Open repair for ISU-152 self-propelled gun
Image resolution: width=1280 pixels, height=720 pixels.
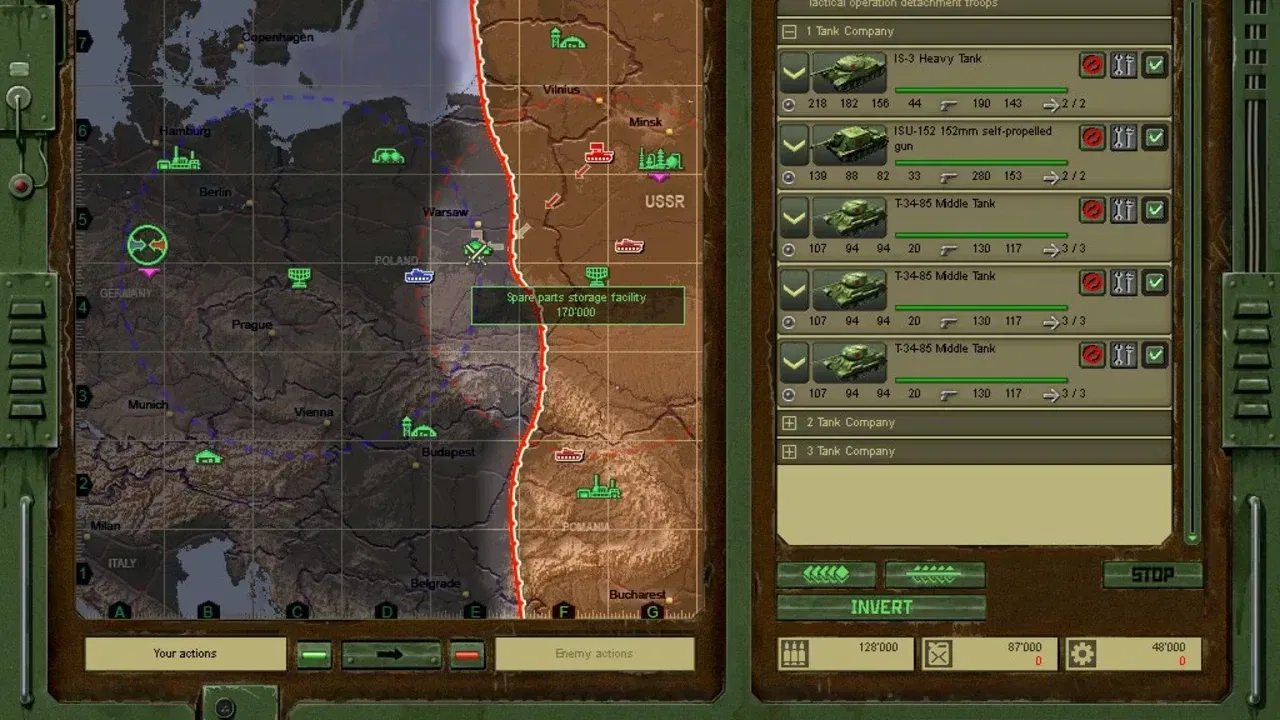(x=1124, y=138)
